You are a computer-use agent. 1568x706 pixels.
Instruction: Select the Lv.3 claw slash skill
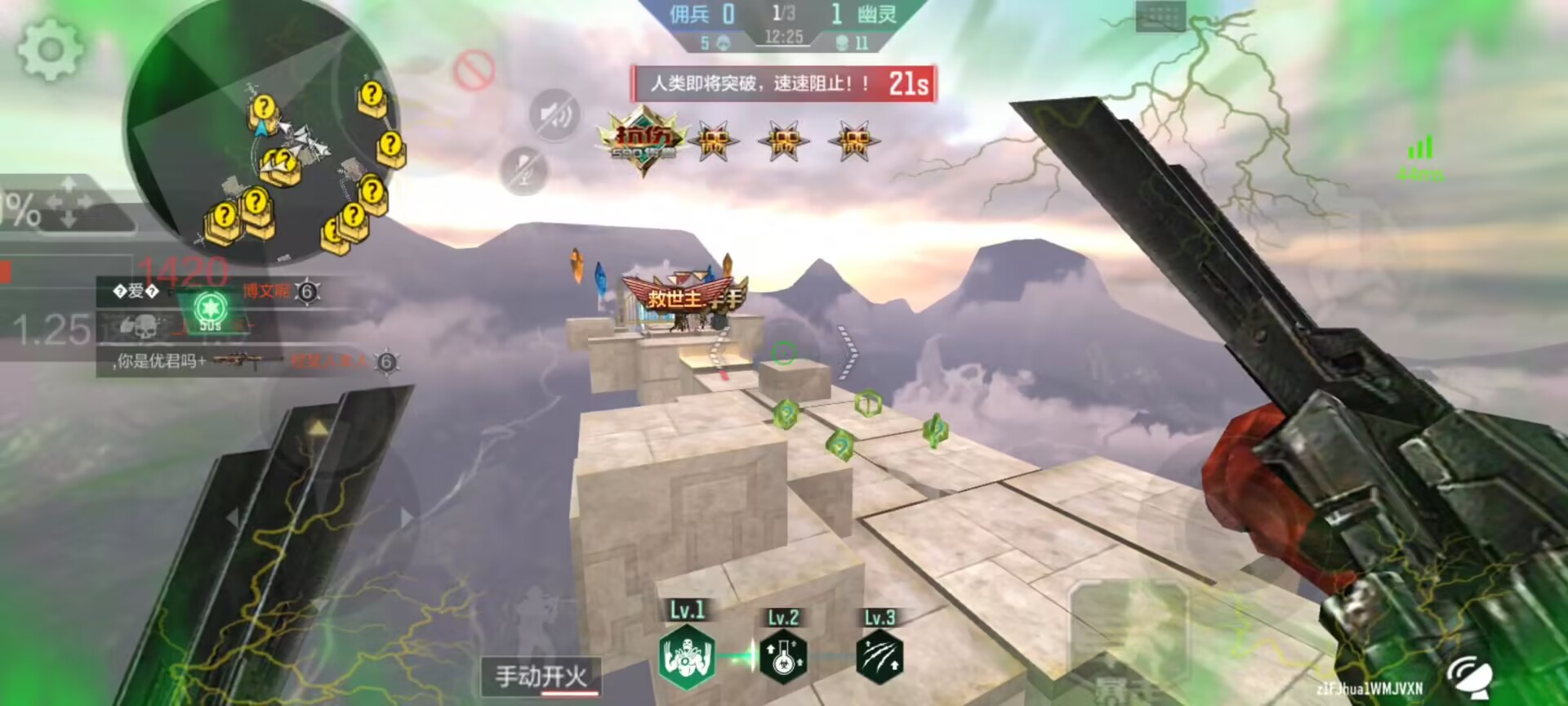click(880, 656)
